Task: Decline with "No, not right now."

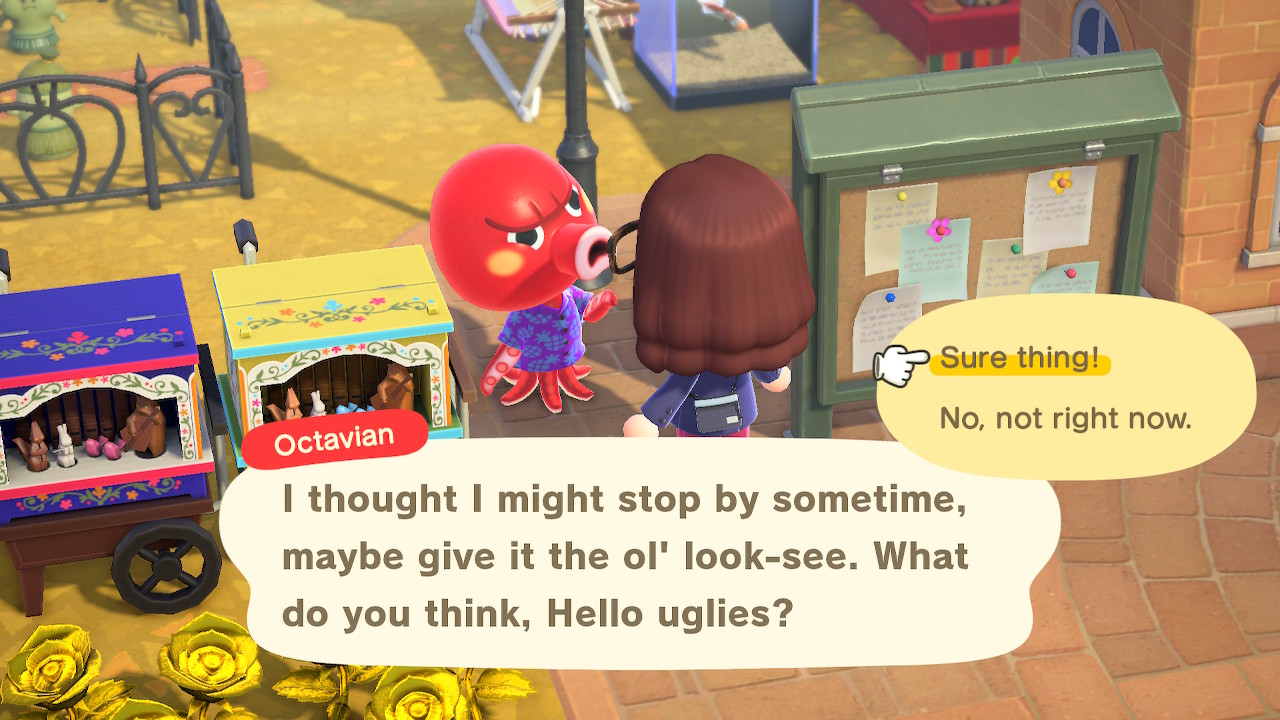Action: (1065, 418)
